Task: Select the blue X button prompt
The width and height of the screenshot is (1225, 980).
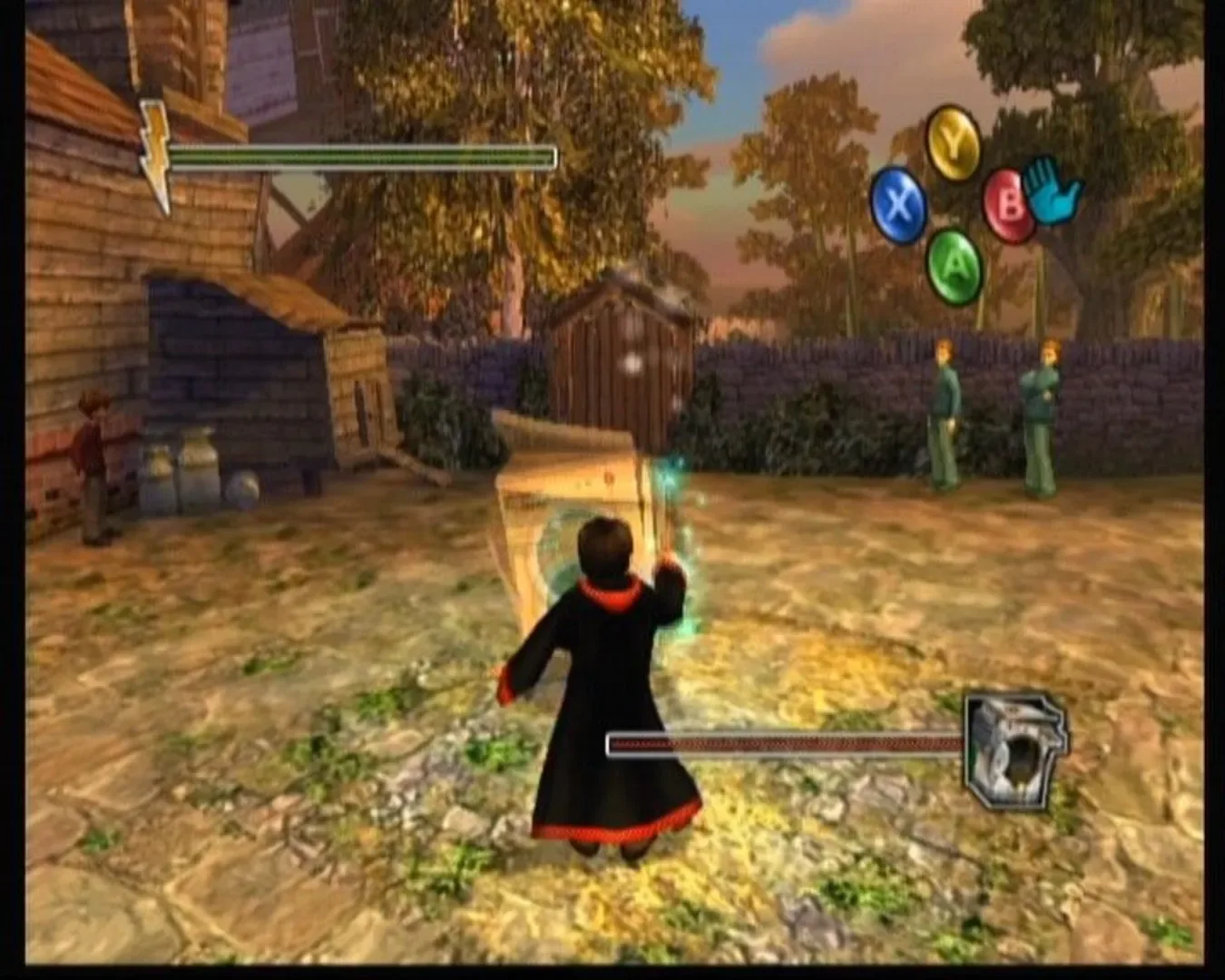Action: [x=898, y=201]
